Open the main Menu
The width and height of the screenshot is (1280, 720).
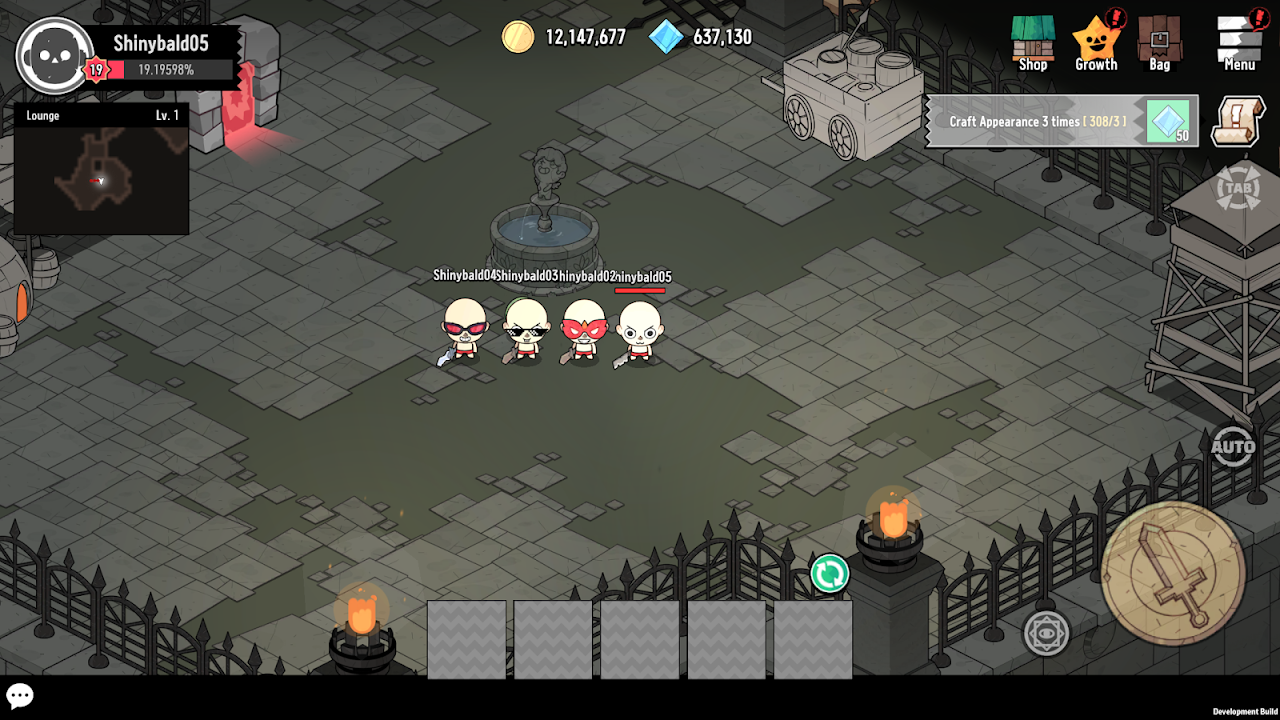[x=1239, y=43]
